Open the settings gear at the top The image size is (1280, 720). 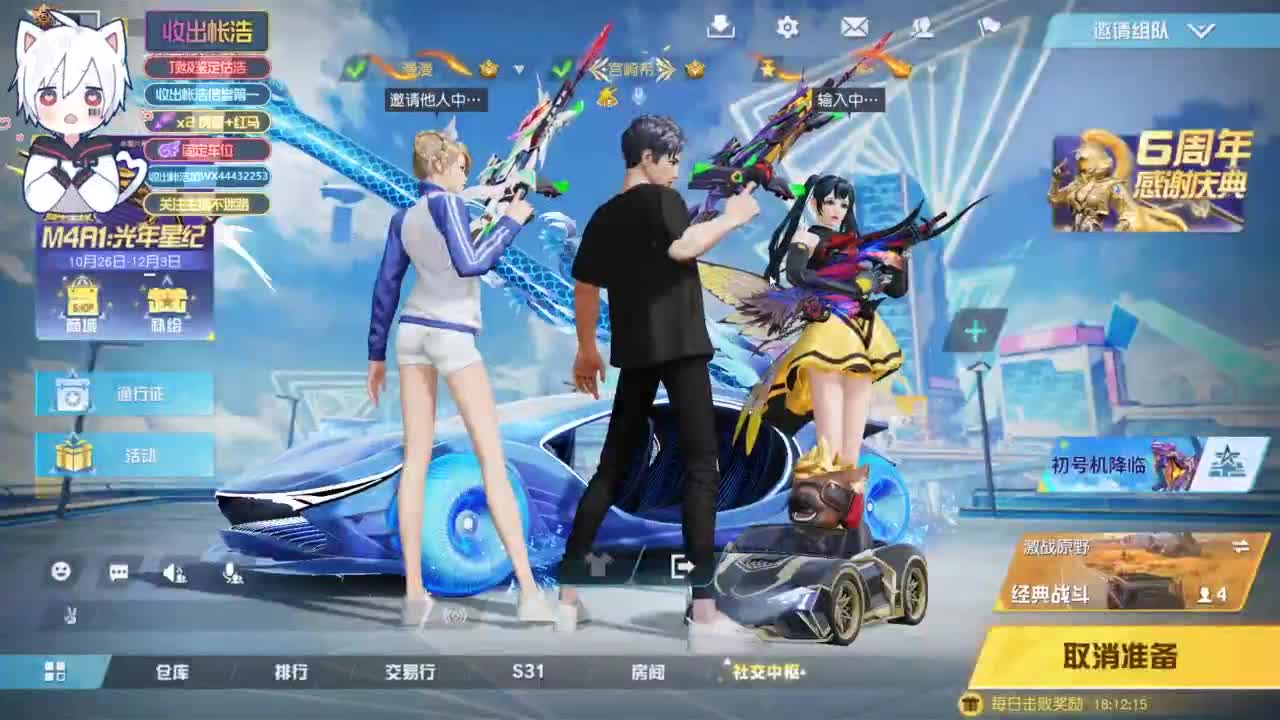tap(789, 29)
